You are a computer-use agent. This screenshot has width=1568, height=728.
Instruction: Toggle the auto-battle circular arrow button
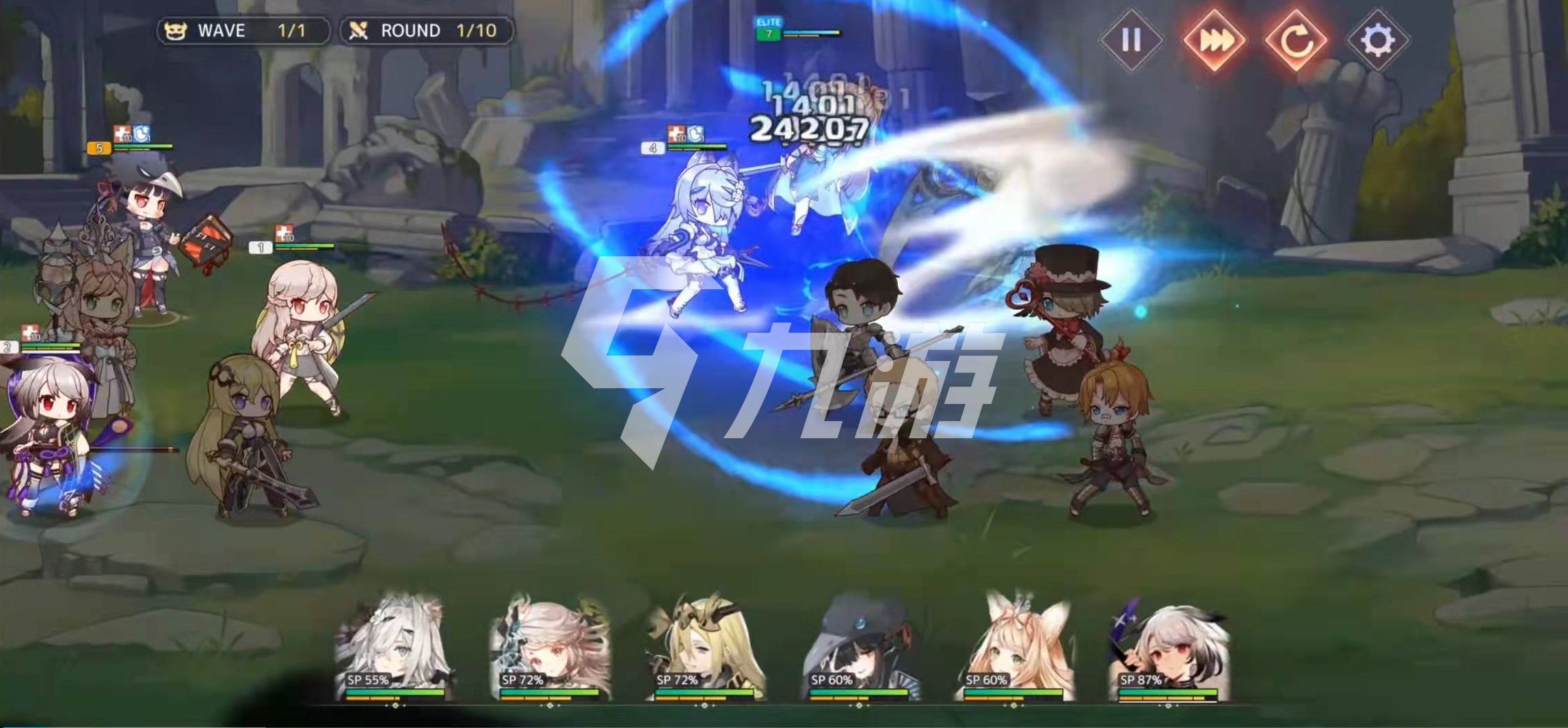[x=1295, y=40]
